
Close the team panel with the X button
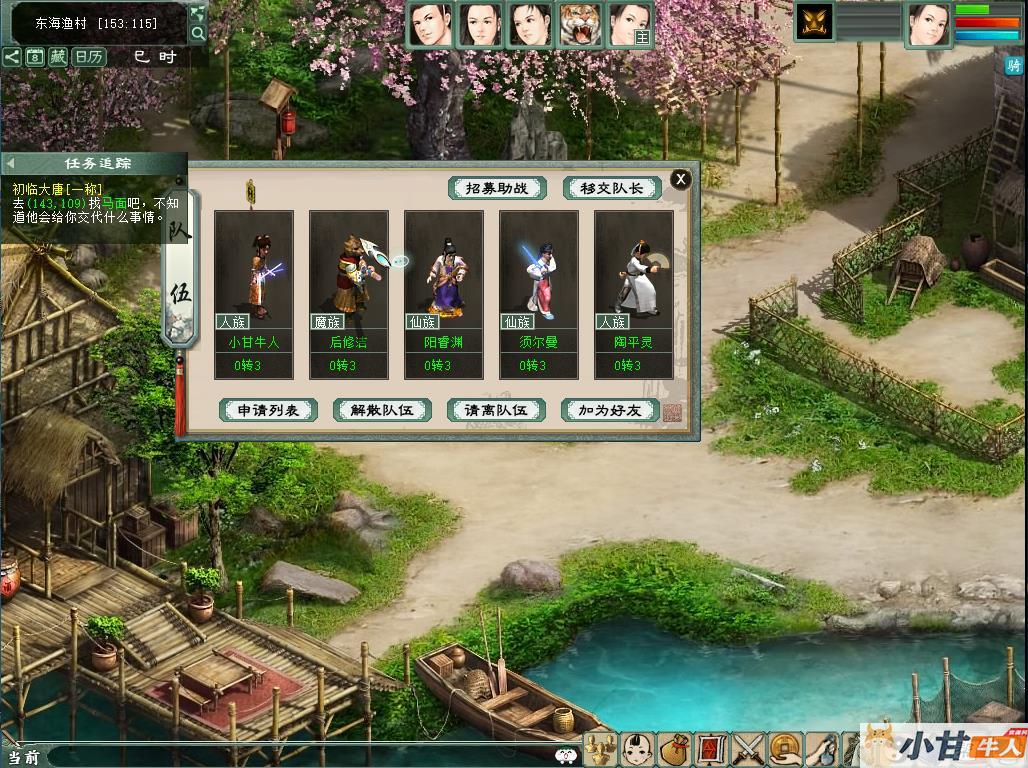tap(680, 179)
